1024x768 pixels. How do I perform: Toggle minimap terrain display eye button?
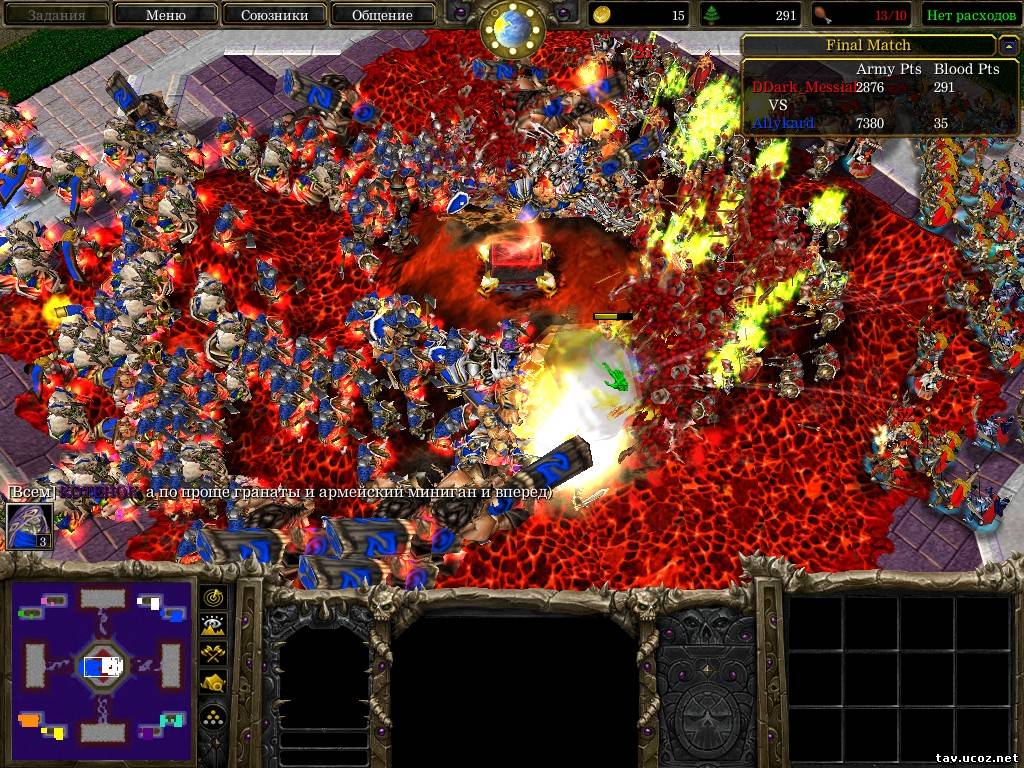[x=214, y=626]
